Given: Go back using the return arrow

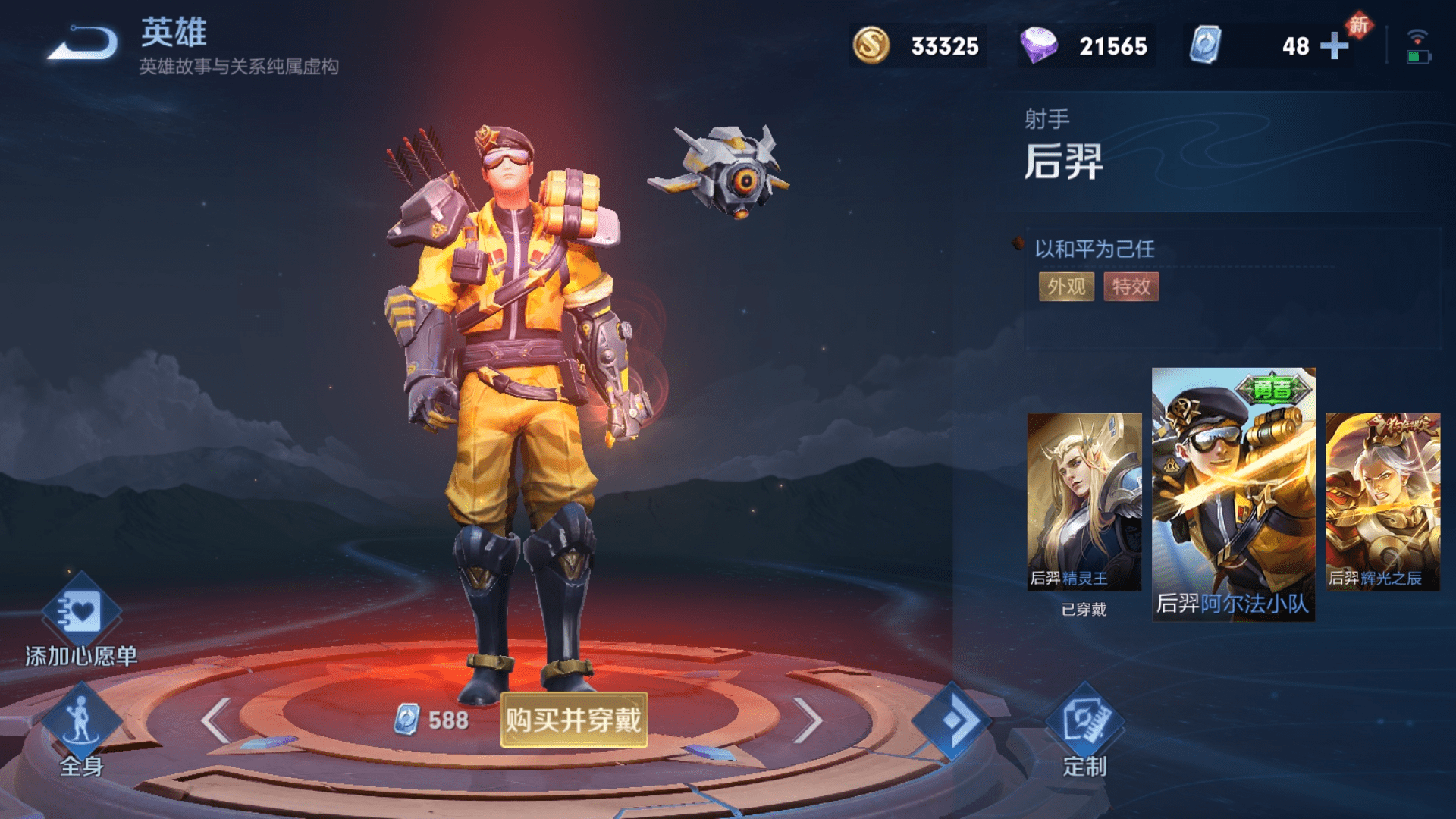Looking at the screenshot, I should (83, 43).
